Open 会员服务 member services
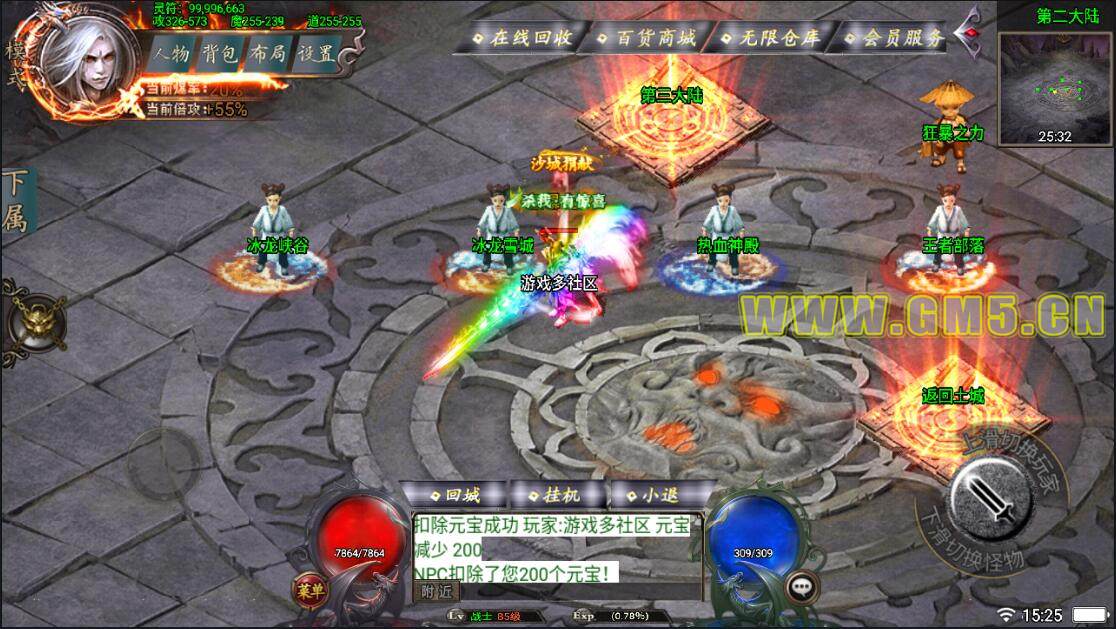This screenshot has height=629, width=1116. click(895, 38)
